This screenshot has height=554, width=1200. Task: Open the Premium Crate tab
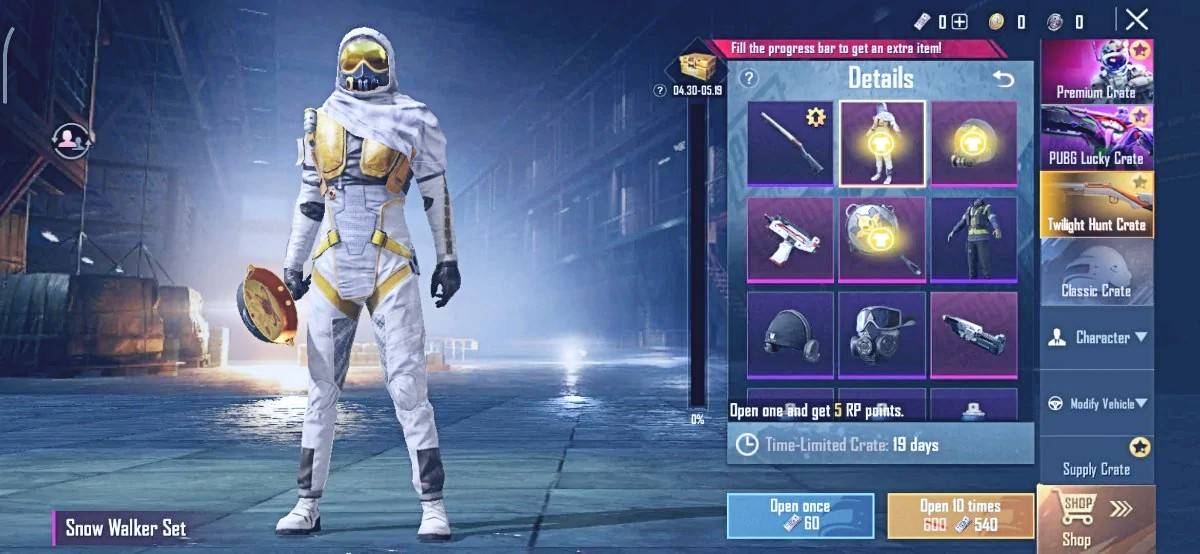tap(1096, 71)
